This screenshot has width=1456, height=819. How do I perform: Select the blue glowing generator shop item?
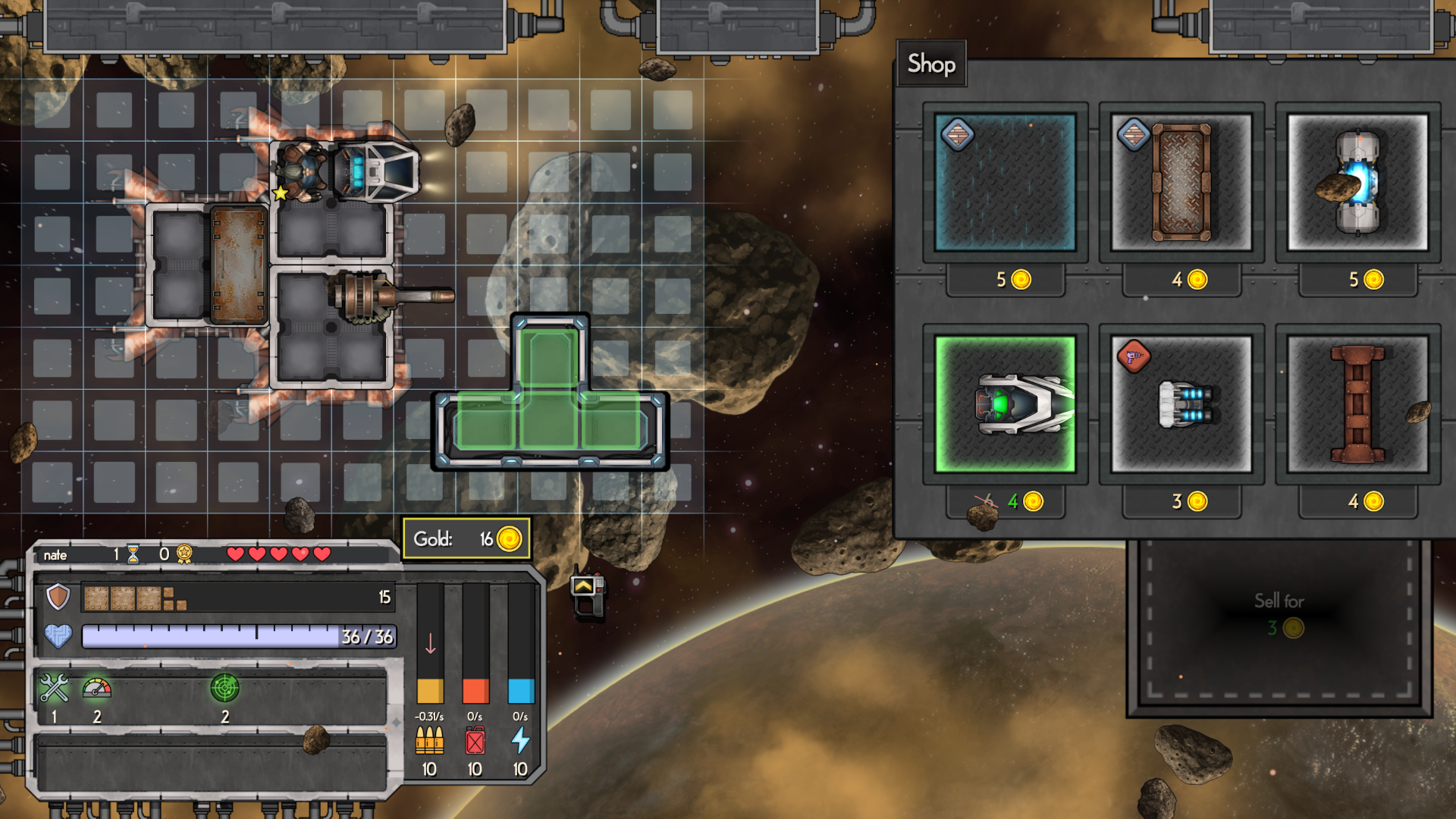(1357, 182)
